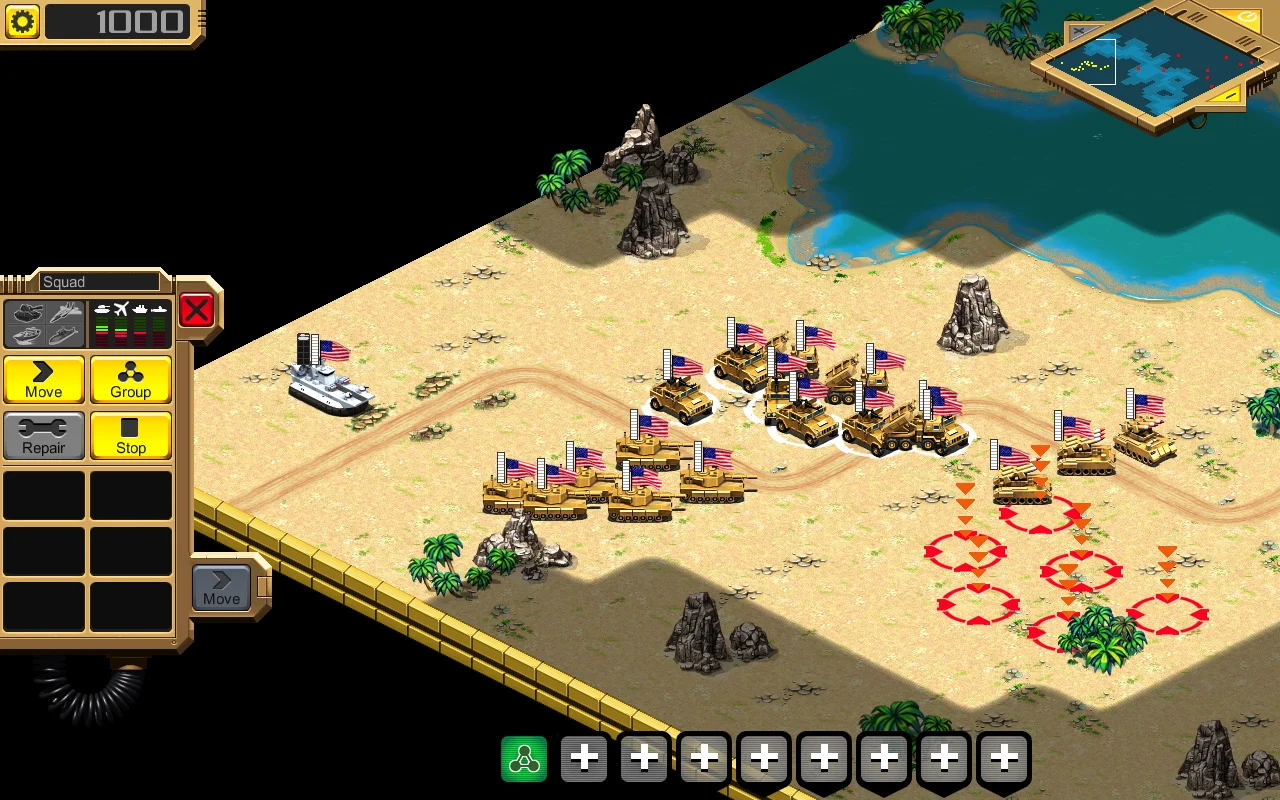Select the tank unit filter icon

tap(25, 313)
